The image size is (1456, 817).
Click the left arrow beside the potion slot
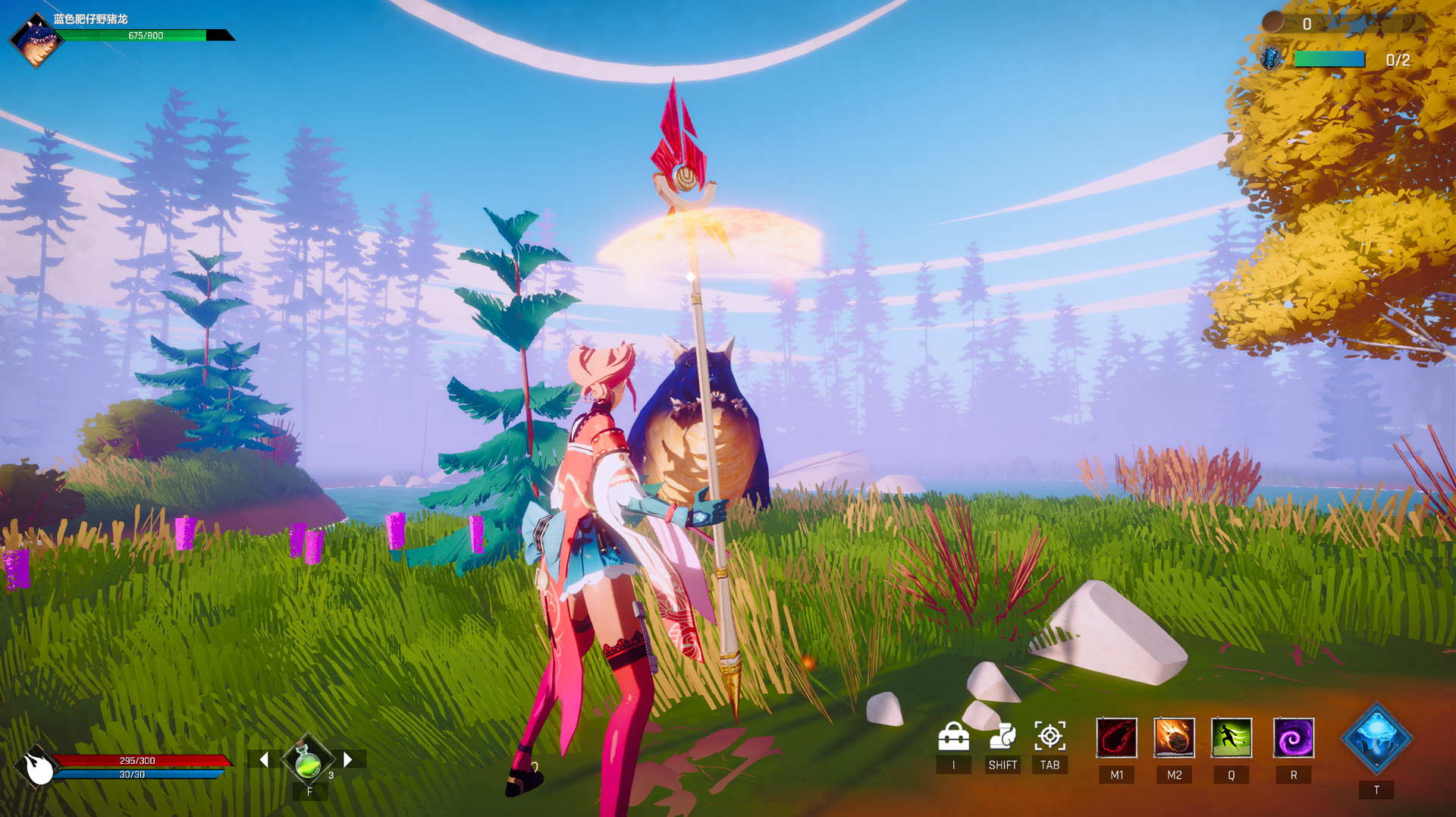265,758
